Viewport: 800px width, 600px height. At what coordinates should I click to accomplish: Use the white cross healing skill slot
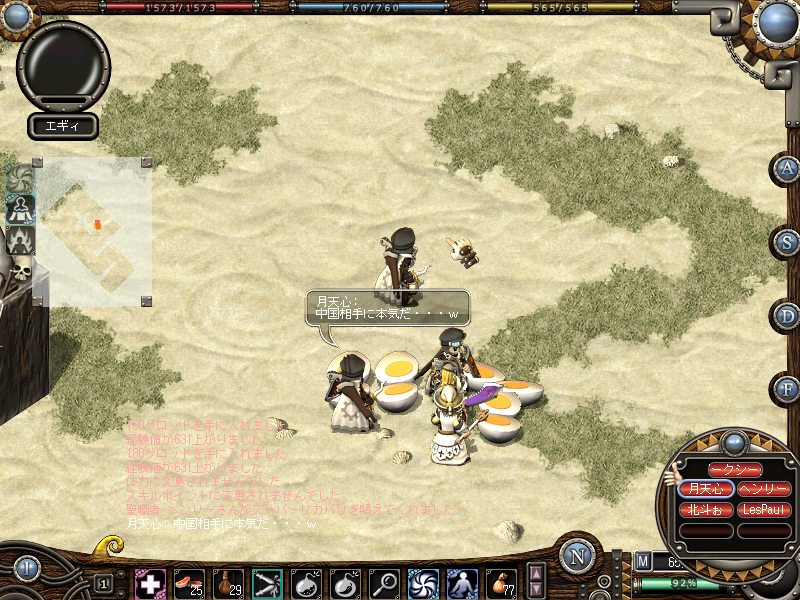(150, 583)
